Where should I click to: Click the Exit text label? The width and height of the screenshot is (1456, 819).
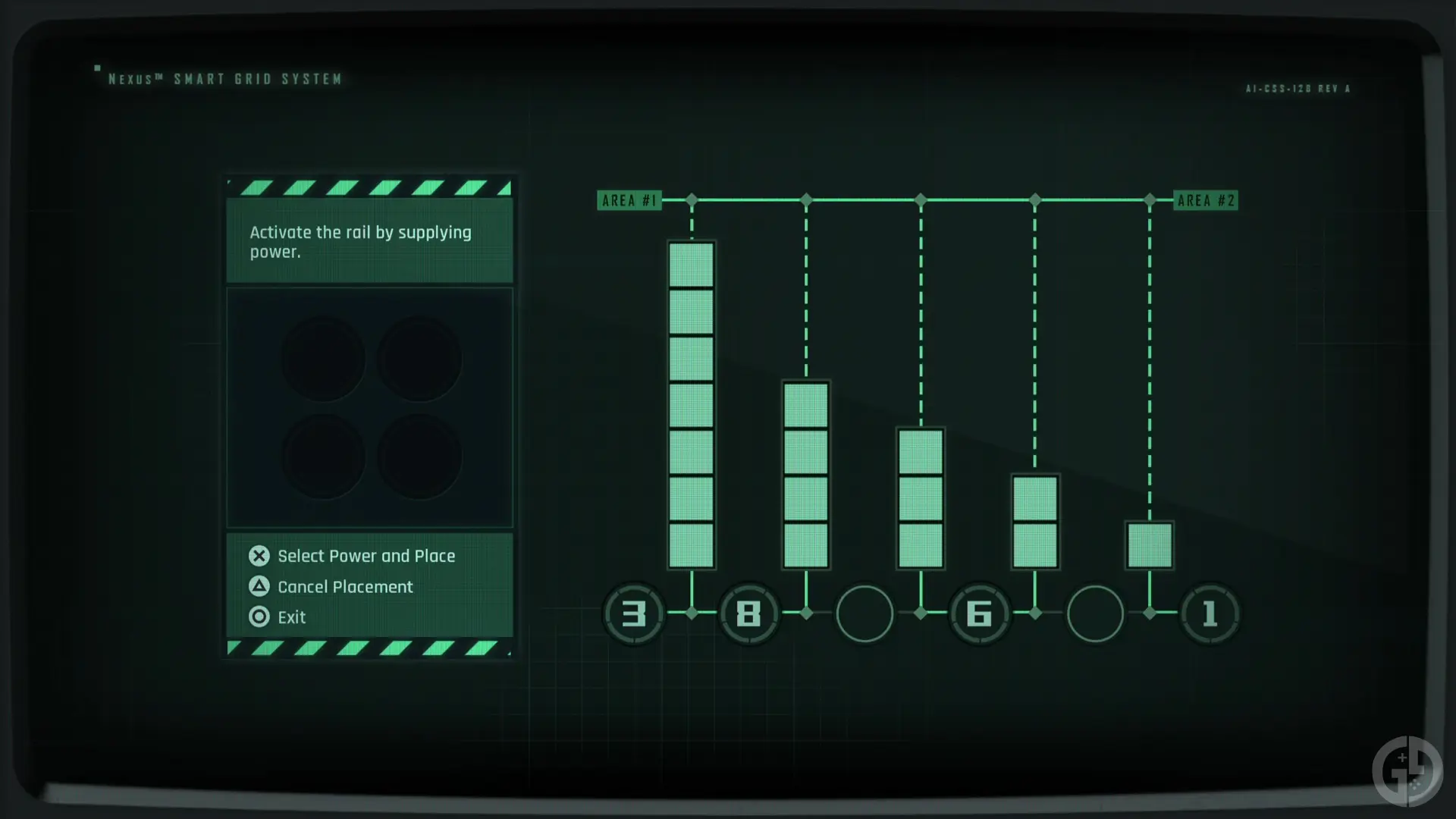click(290, 617)
